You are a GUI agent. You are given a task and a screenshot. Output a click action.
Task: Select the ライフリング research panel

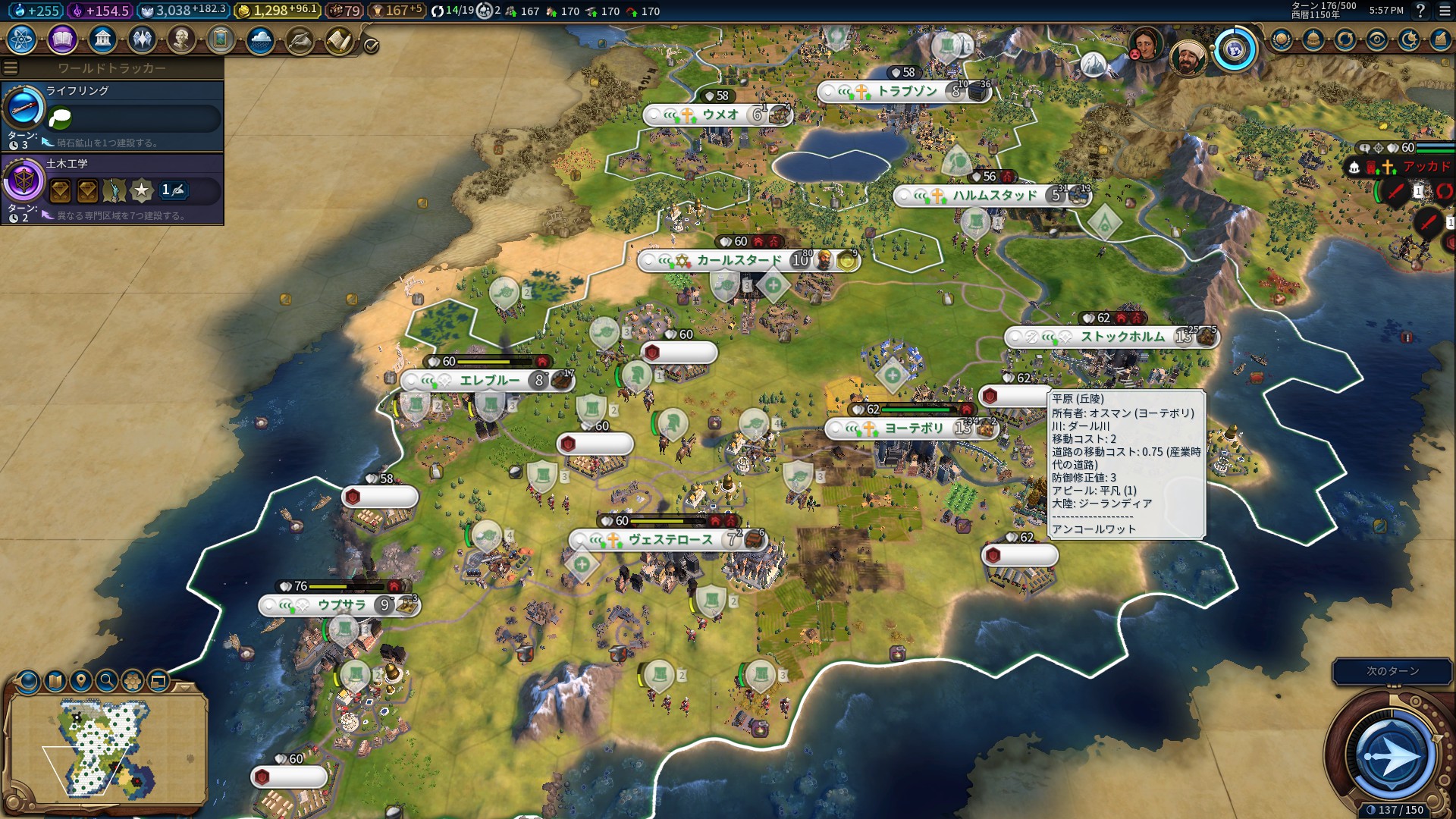(x=112, y=115)
